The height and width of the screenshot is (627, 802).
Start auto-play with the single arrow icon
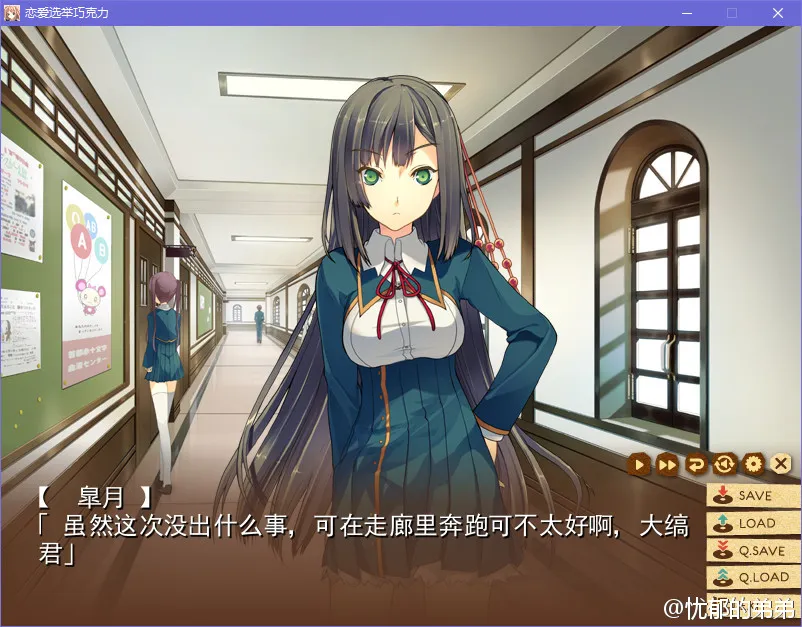coord(638,464)
